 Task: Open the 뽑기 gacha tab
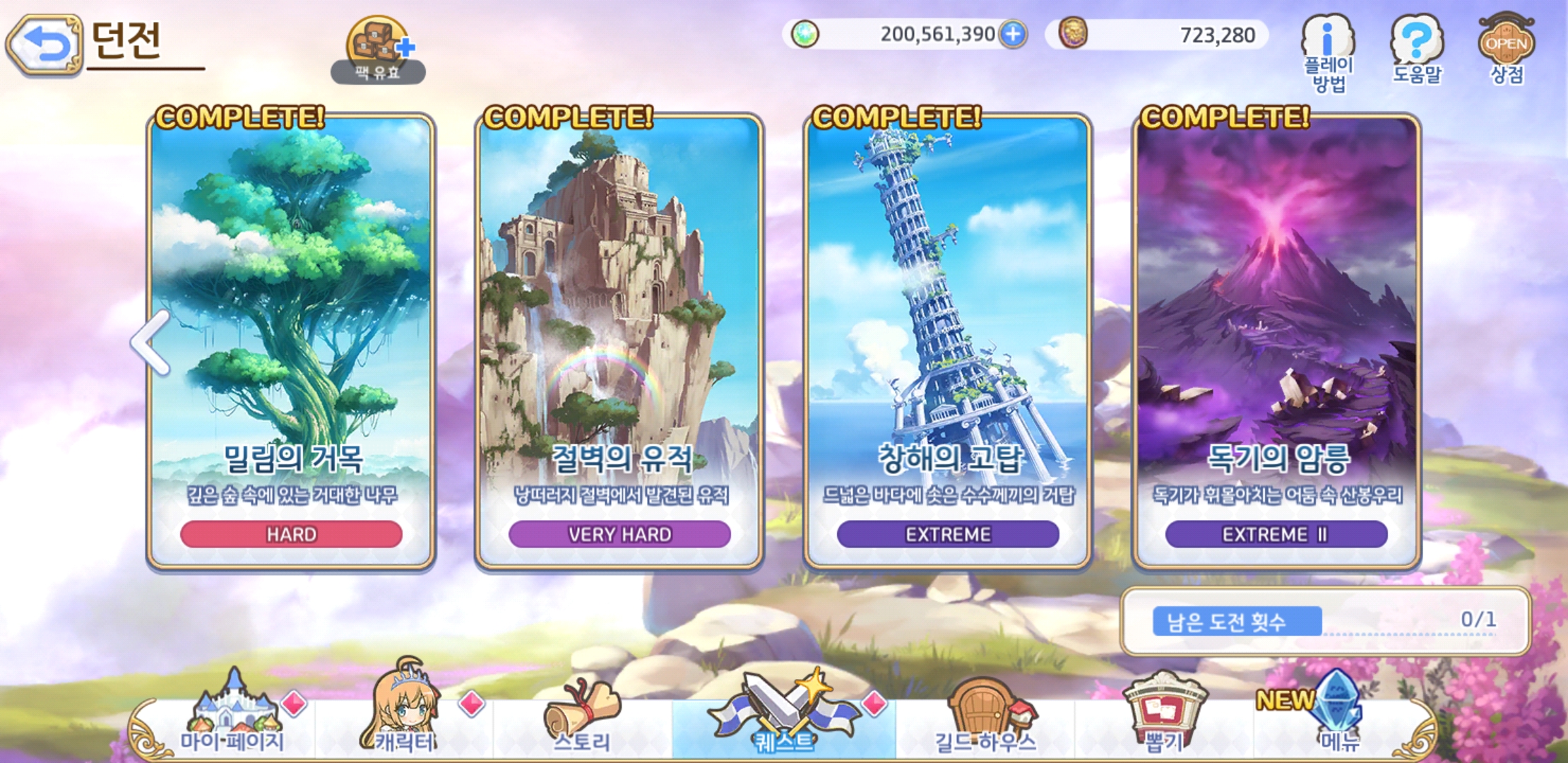(x=1163, y=717)
